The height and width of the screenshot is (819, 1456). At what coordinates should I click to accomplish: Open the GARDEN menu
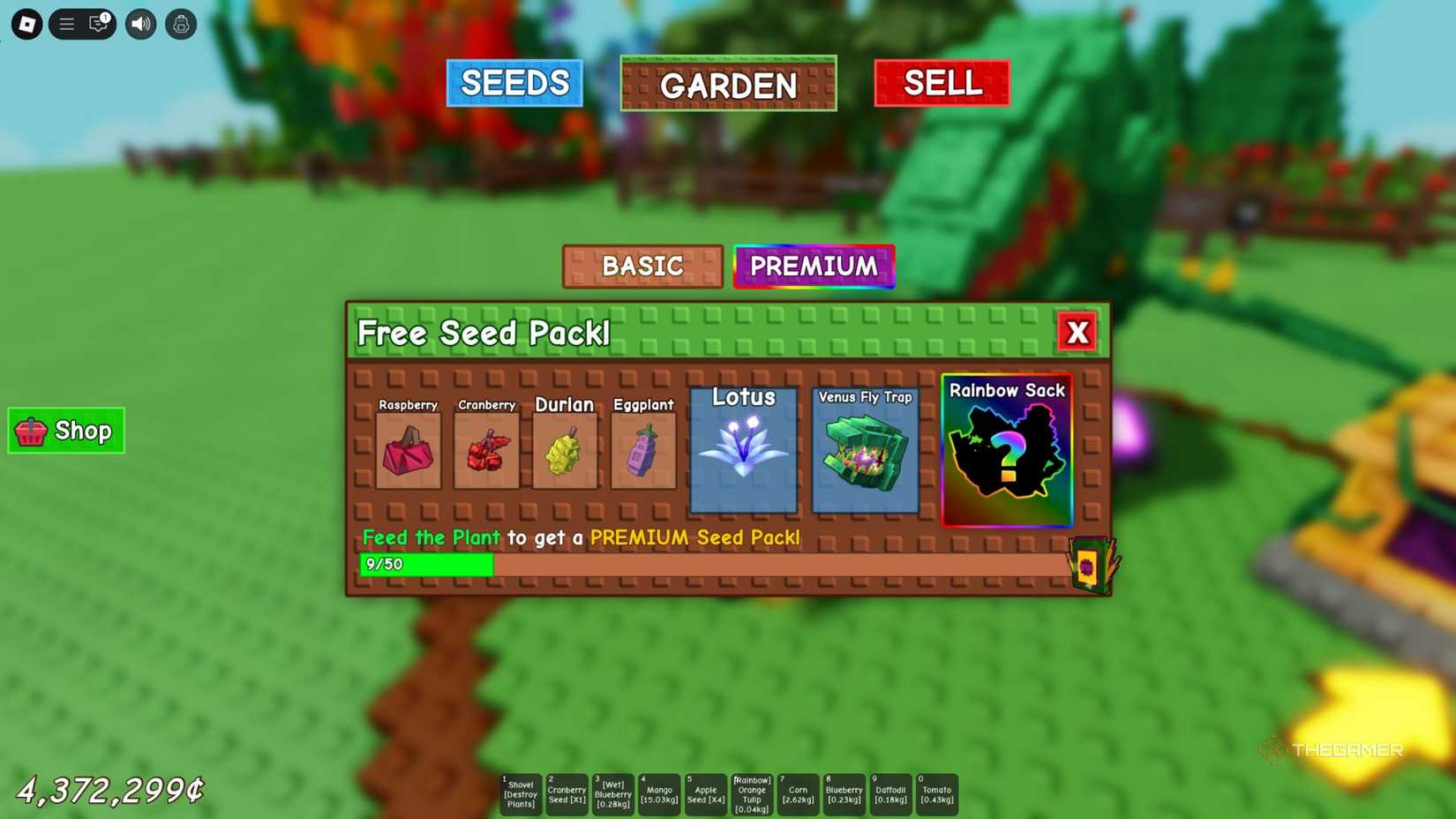728,85
